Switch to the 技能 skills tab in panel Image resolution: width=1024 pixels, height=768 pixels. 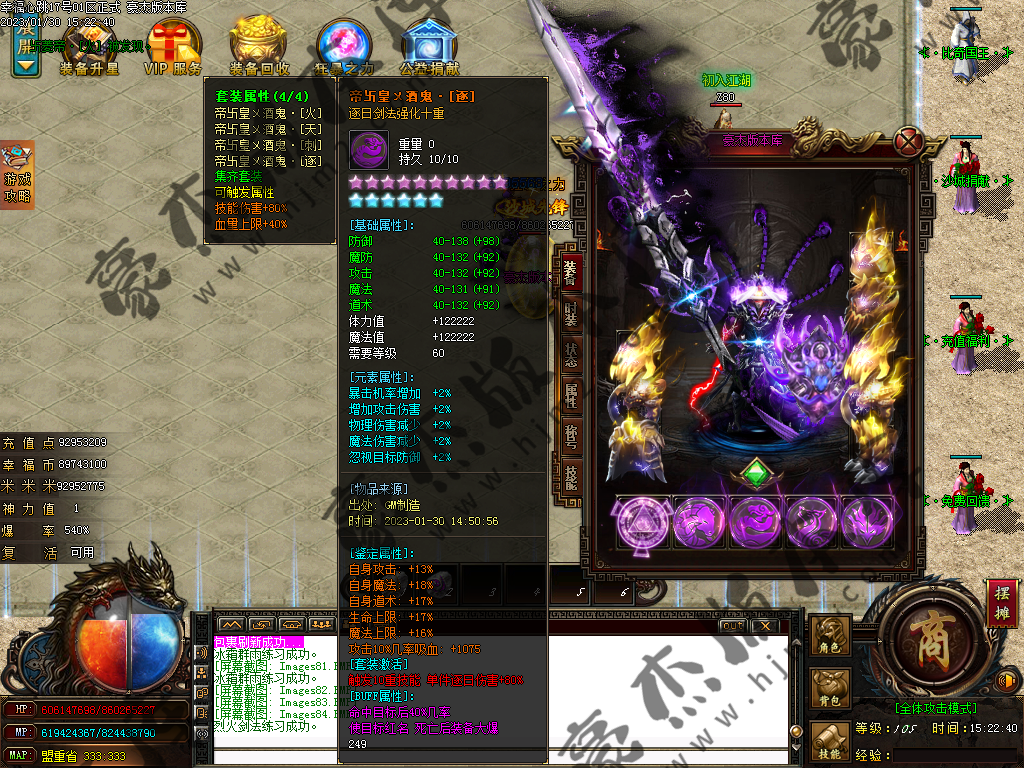(570, 476)
